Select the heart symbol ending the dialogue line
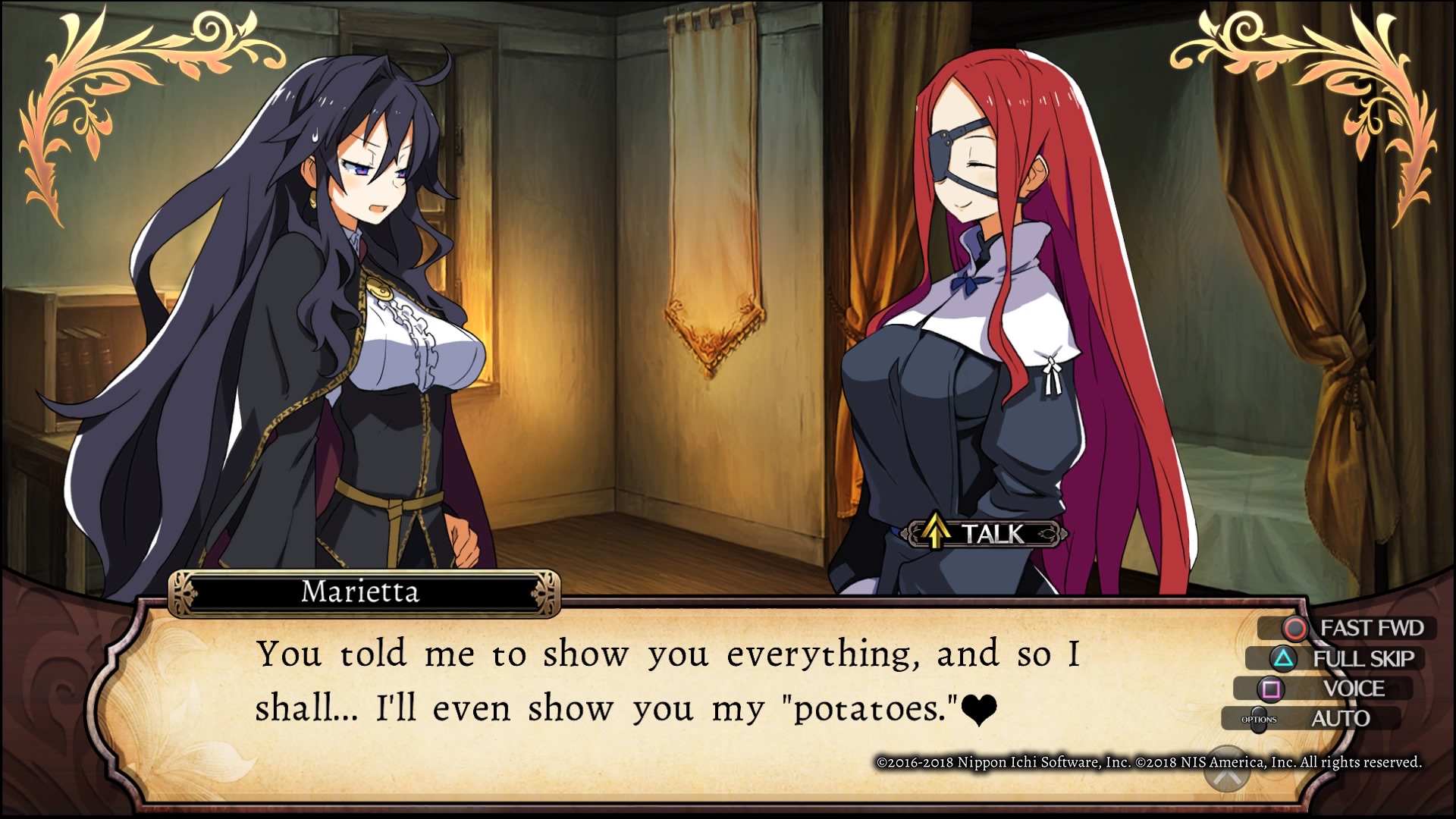Viewport: 1456px width, 819px height. click(x=980, y=710)
